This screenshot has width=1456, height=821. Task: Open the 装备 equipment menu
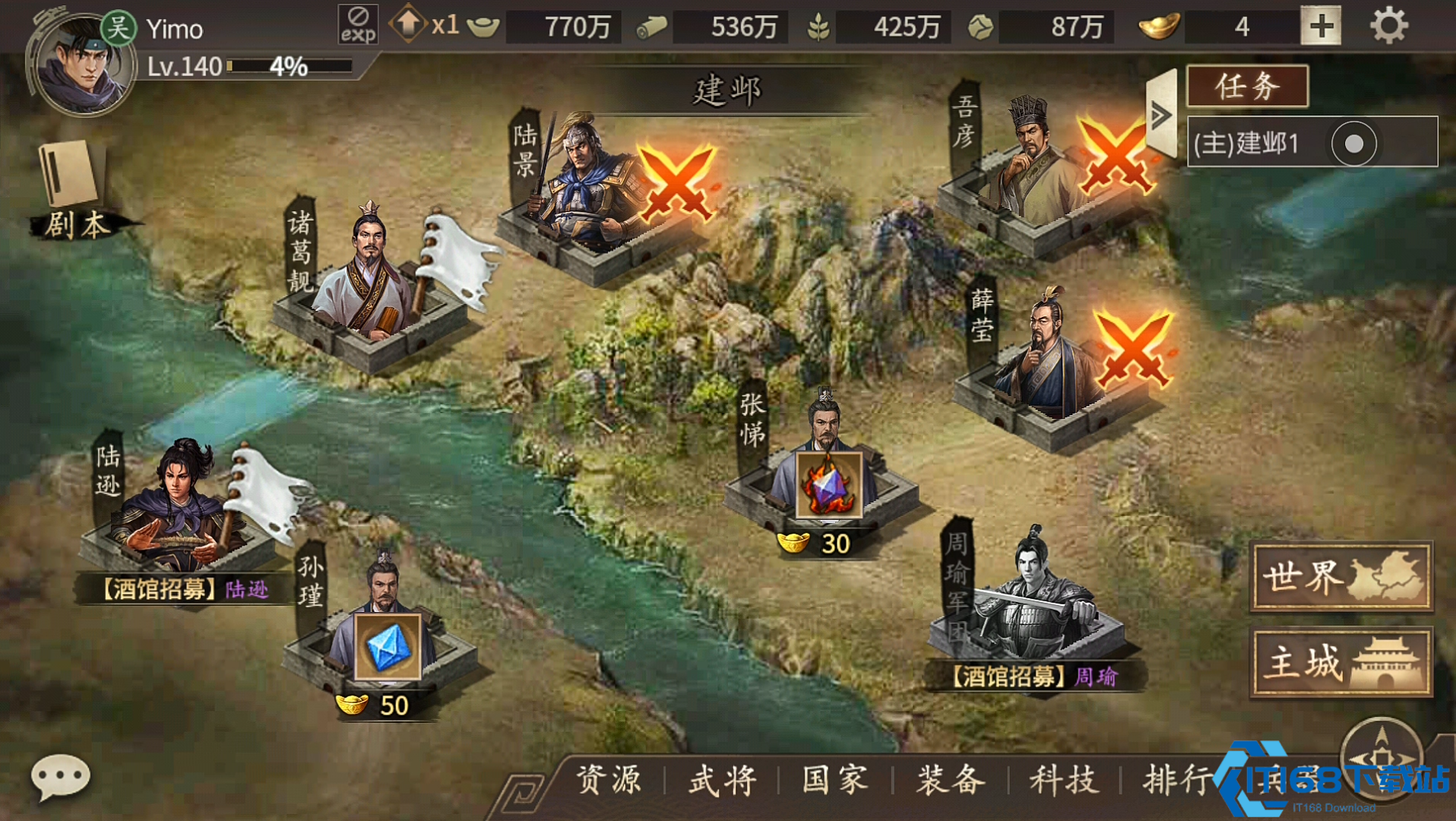pyautogui.click(x=950, y=780)
